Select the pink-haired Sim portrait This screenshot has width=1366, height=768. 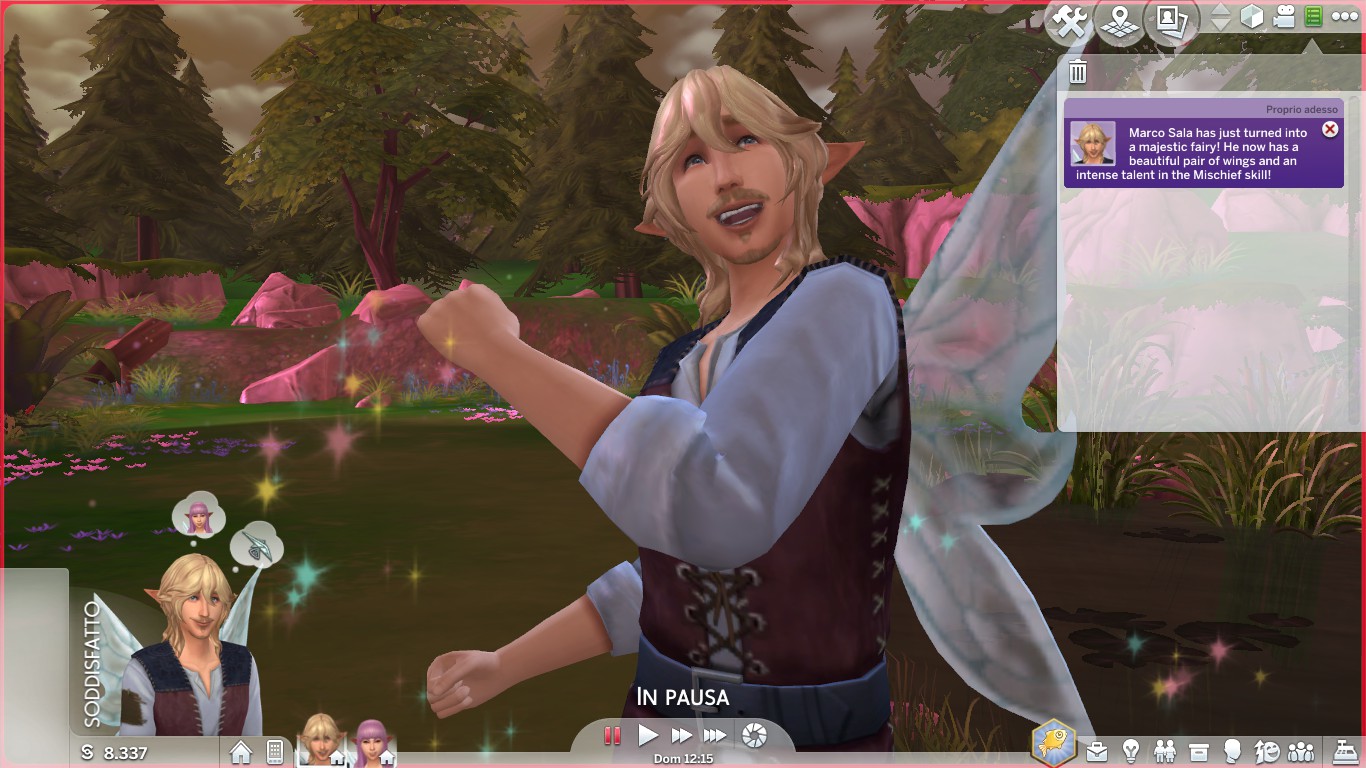point(371,744)
